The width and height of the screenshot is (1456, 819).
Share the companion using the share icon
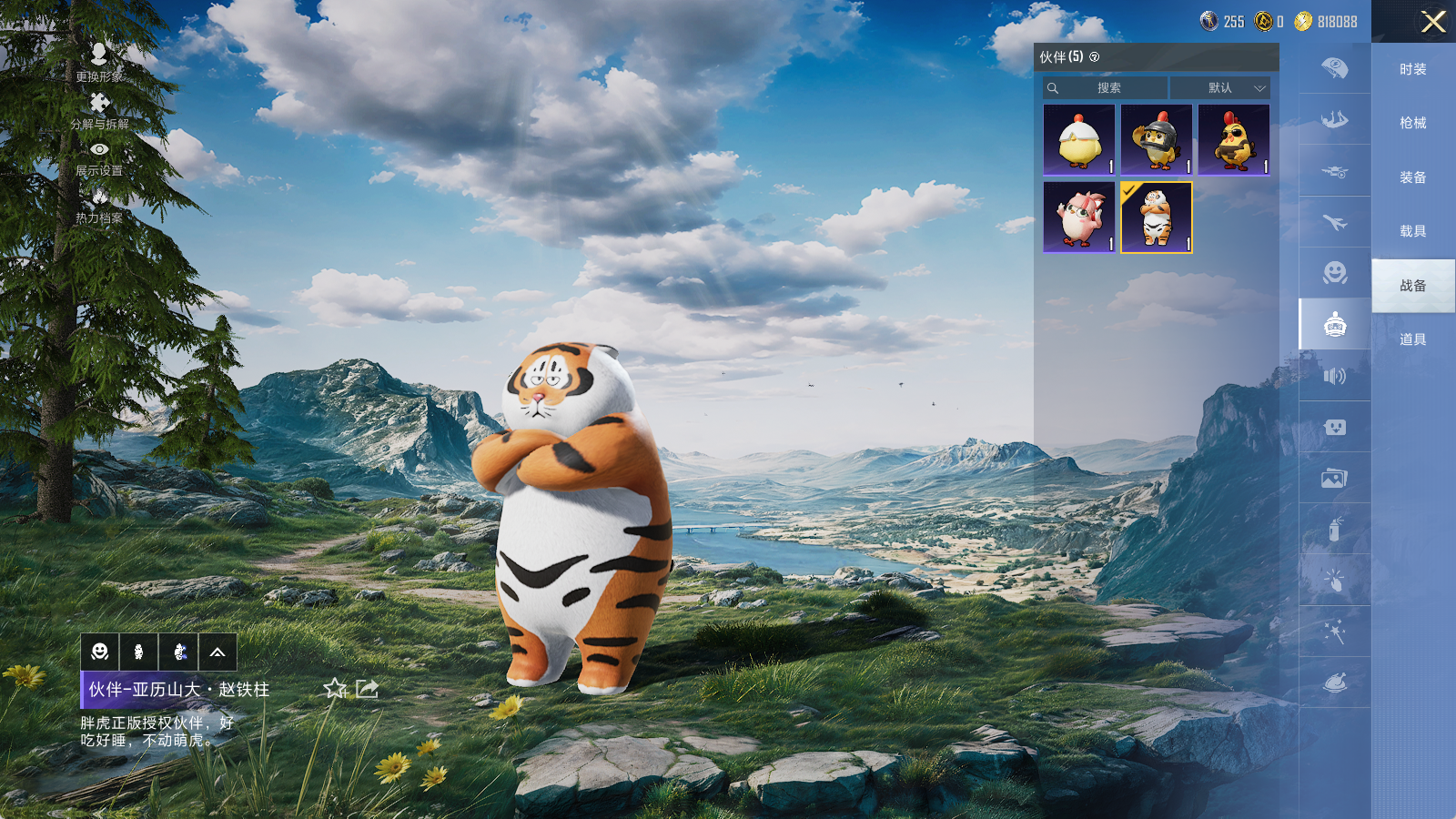(x=367, y=689)
